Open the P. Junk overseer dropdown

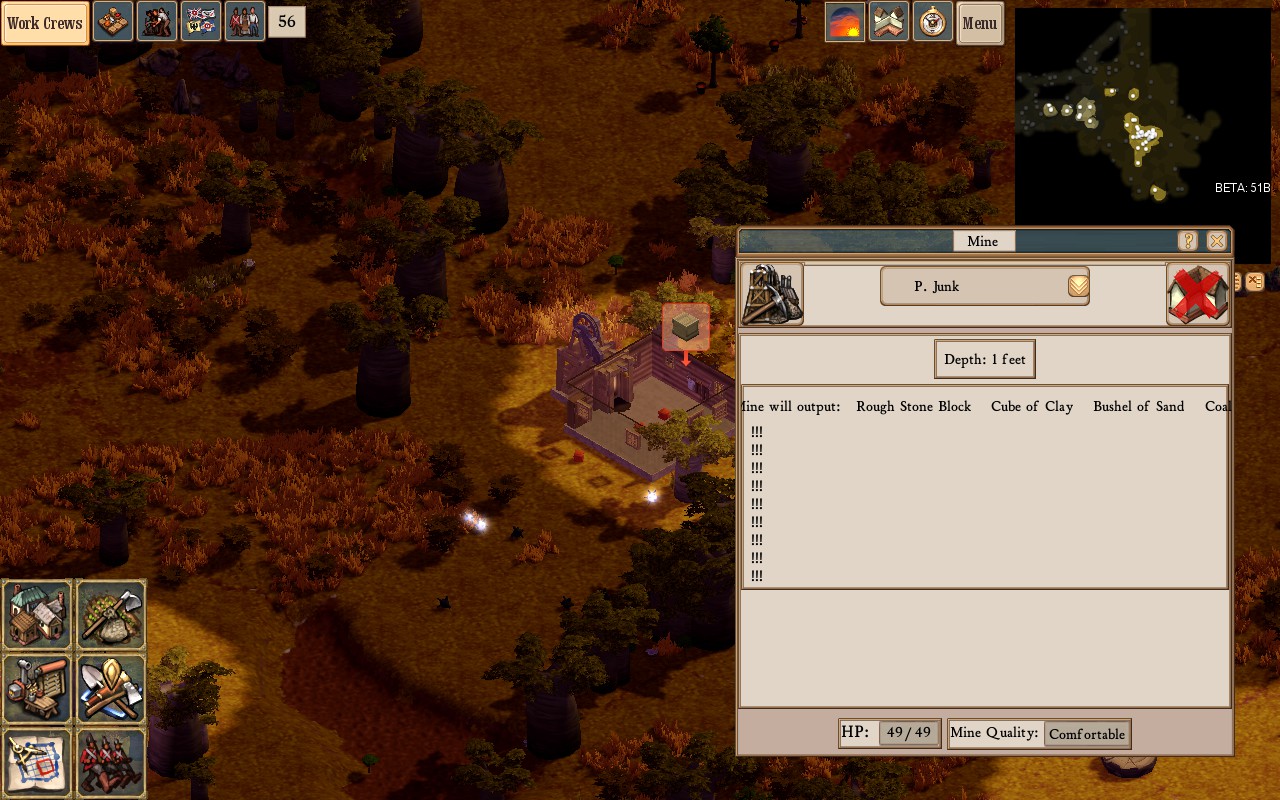tap(1078, 286)
